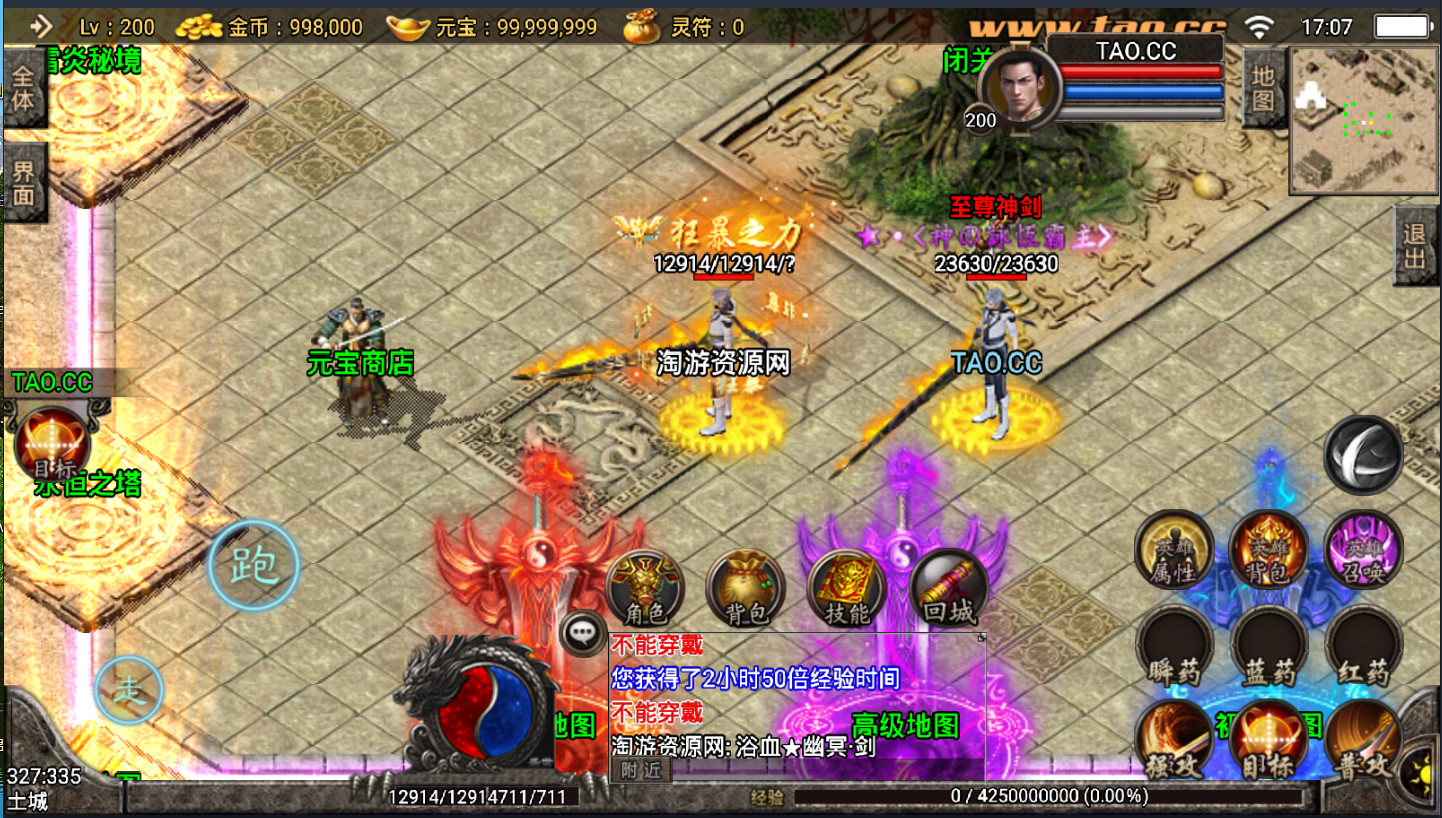The width and height of the screenshot is (1442, 818).
Task: Use the 瞬药 potion slot
Action: 1174,645
